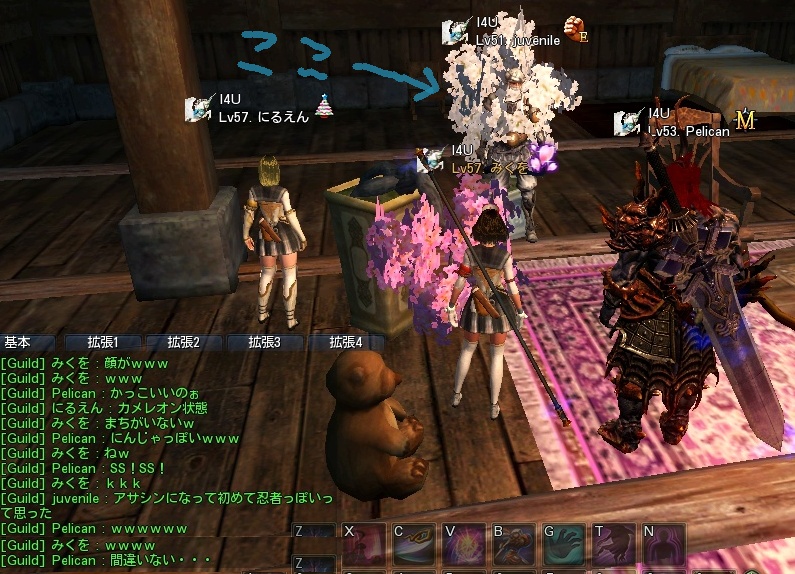Switch to the 拡張4 chat tab

click(345, 342)
